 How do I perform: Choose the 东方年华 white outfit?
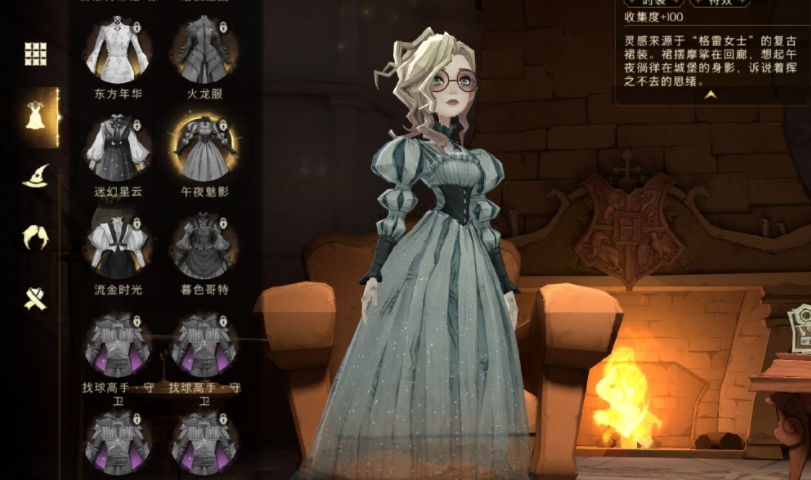pos(118,50)
